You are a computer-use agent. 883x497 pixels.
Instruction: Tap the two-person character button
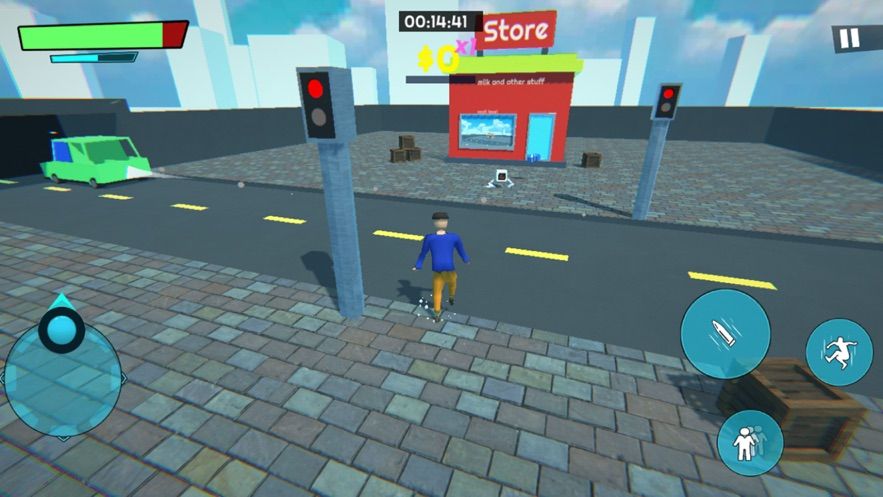point(749,442)
